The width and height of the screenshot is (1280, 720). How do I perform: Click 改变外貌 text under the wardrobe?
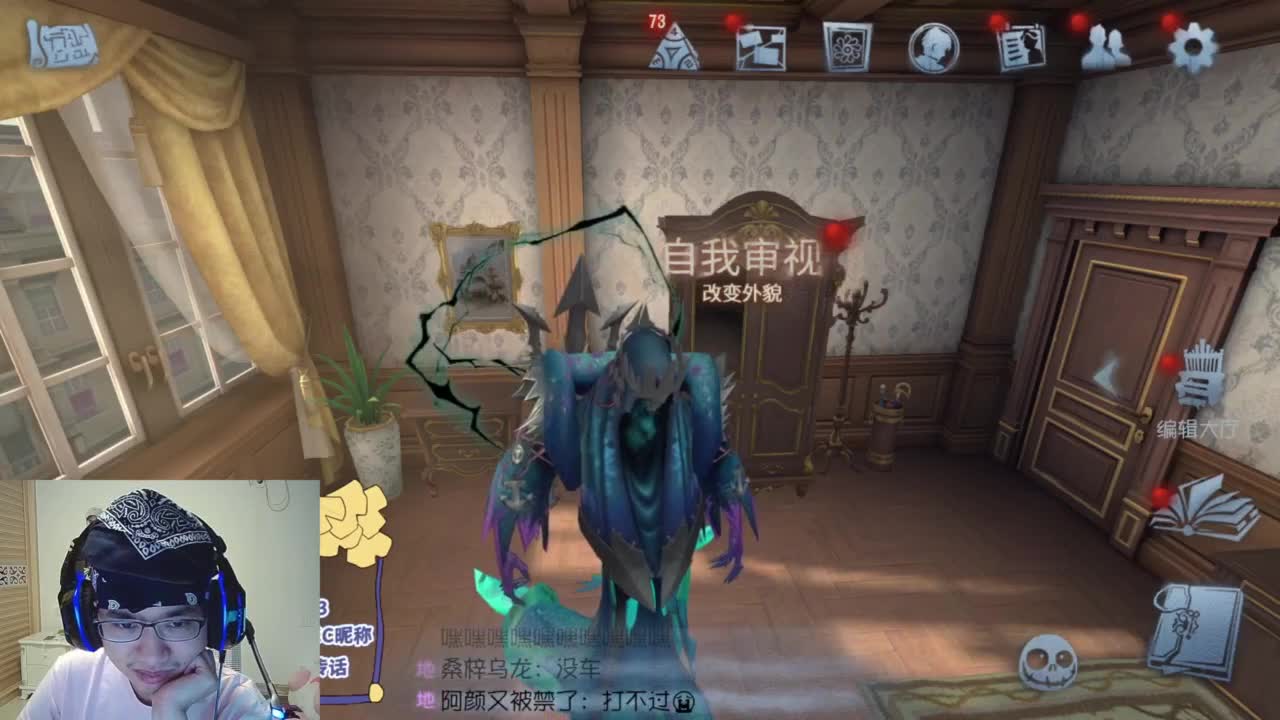[743, 293]
